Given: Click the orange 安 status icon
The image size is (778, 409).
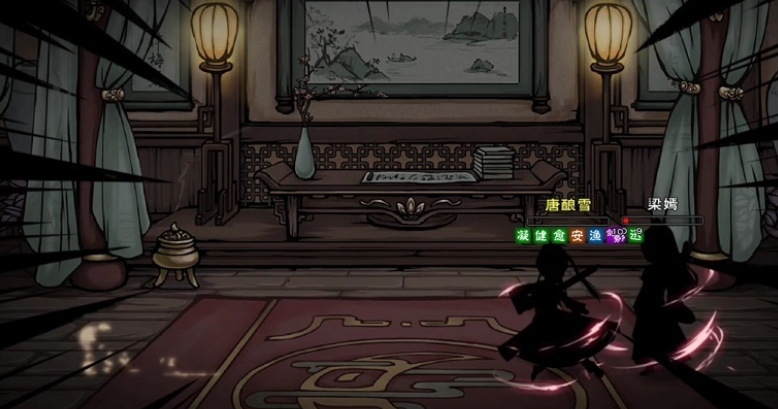Looking at the screenshot, I should 577,235.
